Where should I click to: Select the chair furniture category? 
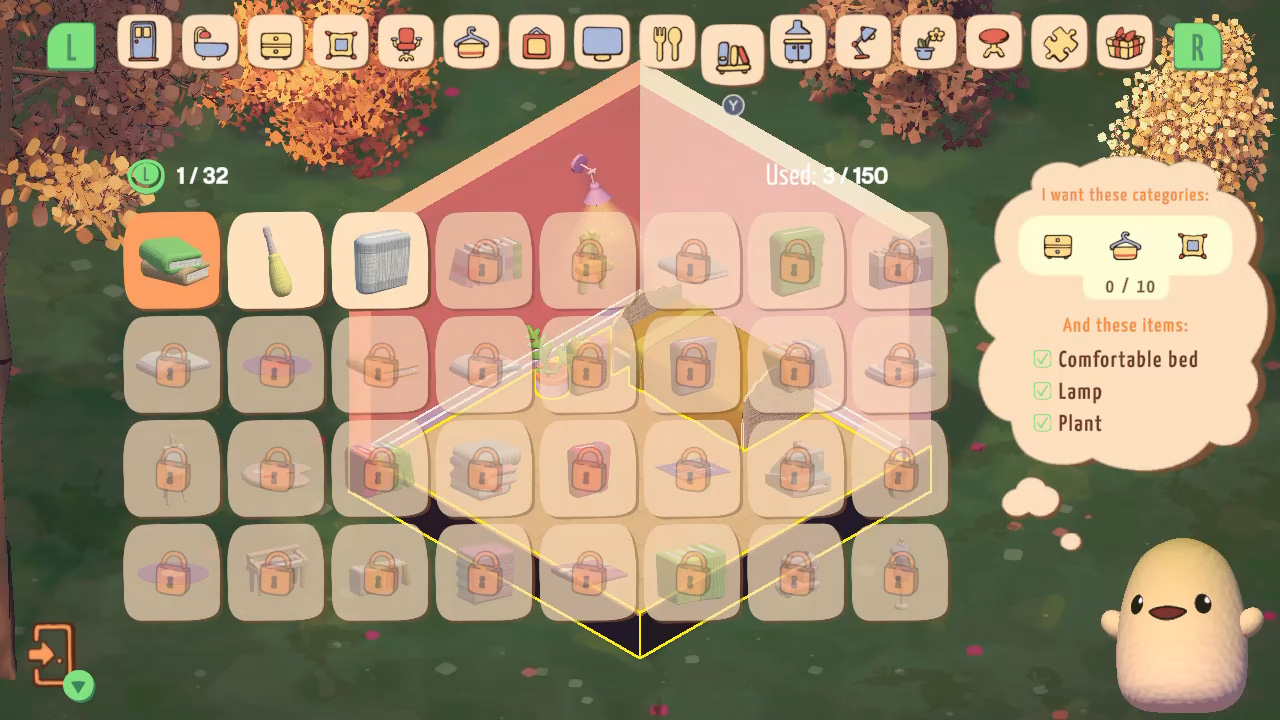click(x=407, y=44)
